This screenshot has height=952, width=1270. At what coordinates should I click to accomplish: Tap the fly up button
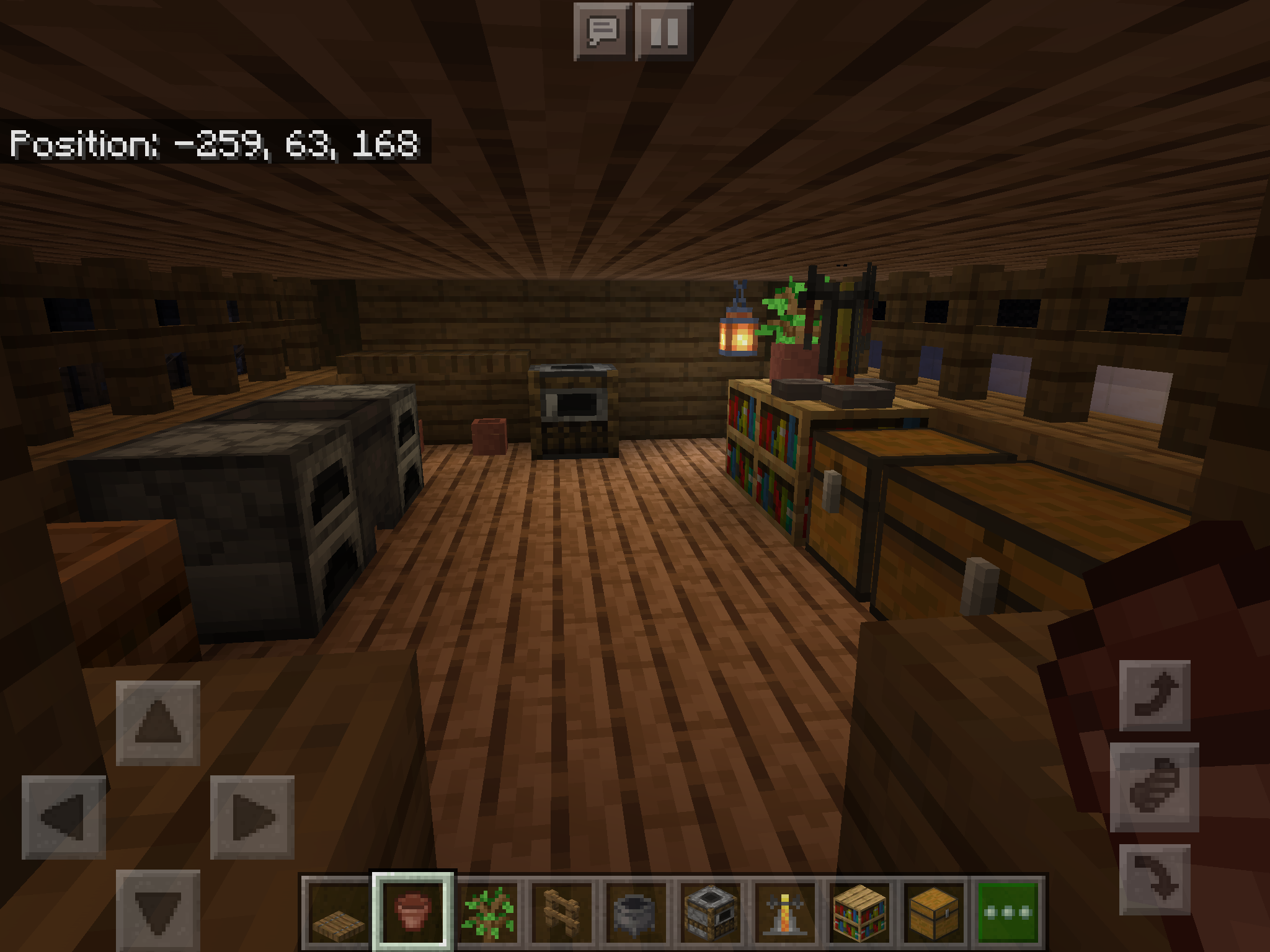(x=1155, y=695)
